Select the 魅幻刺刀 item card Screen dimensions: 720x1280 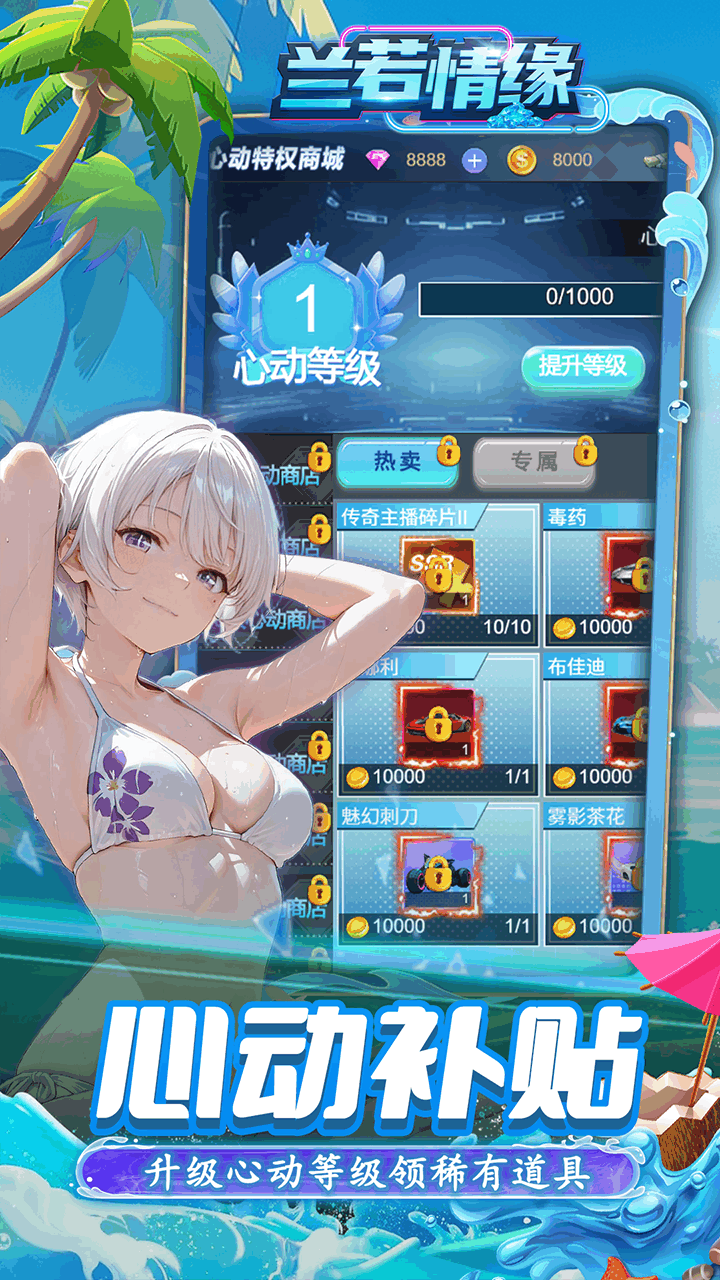pos(436,871)
